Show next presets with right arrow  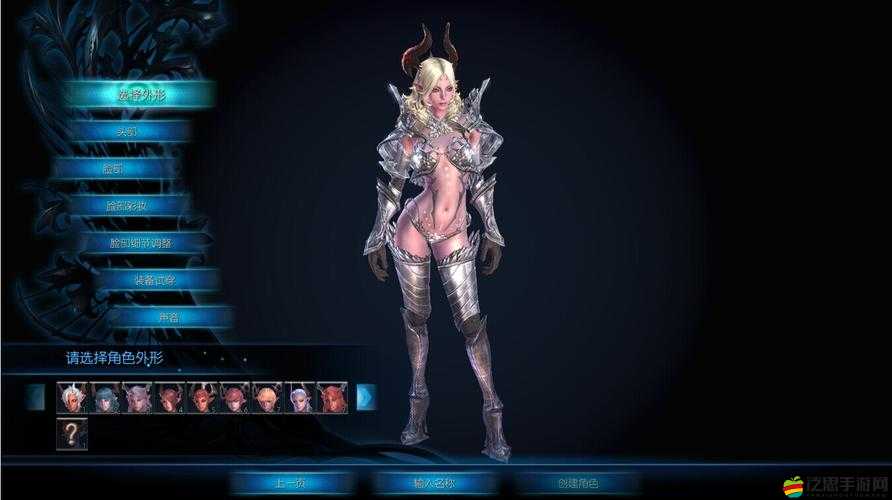(x=366, y=397)
